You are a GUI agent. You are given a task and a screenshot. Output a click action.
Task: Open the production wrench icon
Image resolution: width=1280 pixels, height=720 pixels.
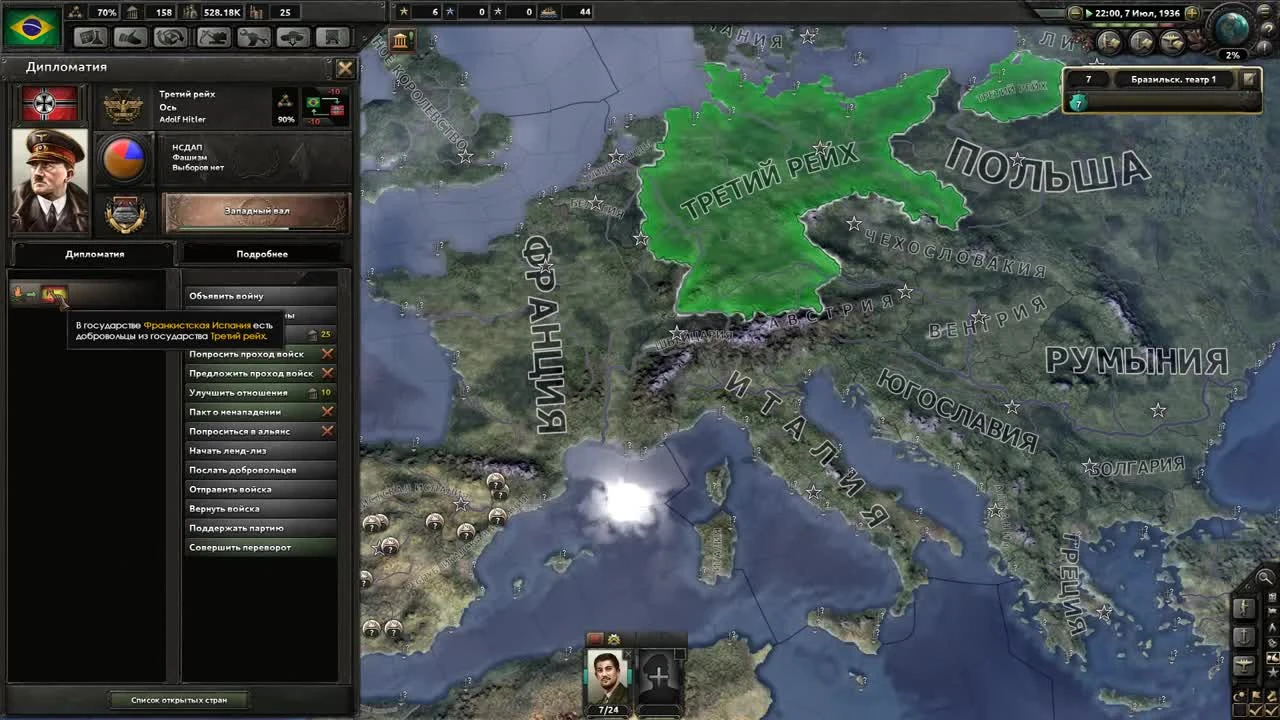click(252, 37)
